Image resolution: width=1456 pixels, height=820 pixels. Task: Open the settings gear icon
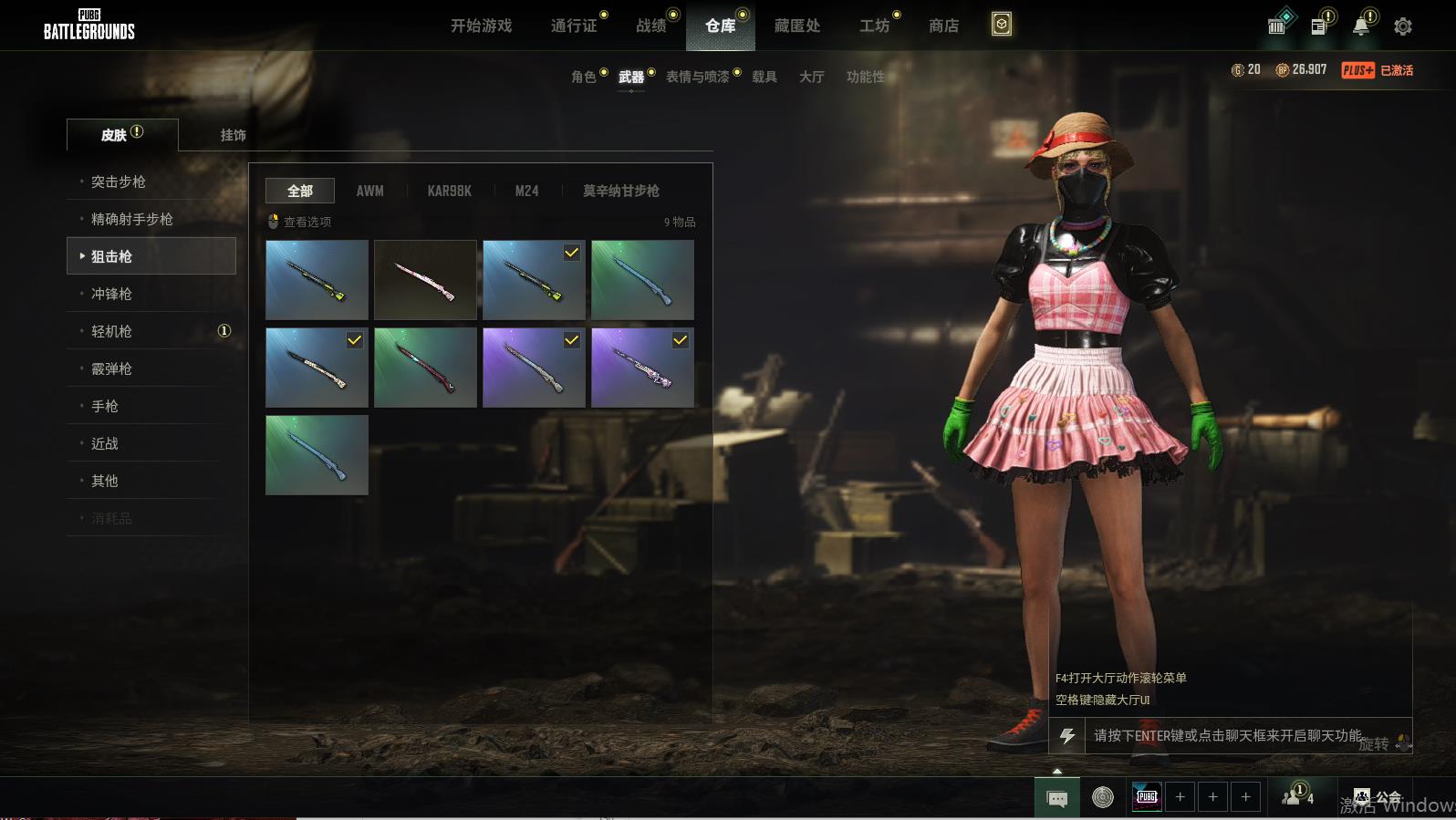(x=1403, y=26)
